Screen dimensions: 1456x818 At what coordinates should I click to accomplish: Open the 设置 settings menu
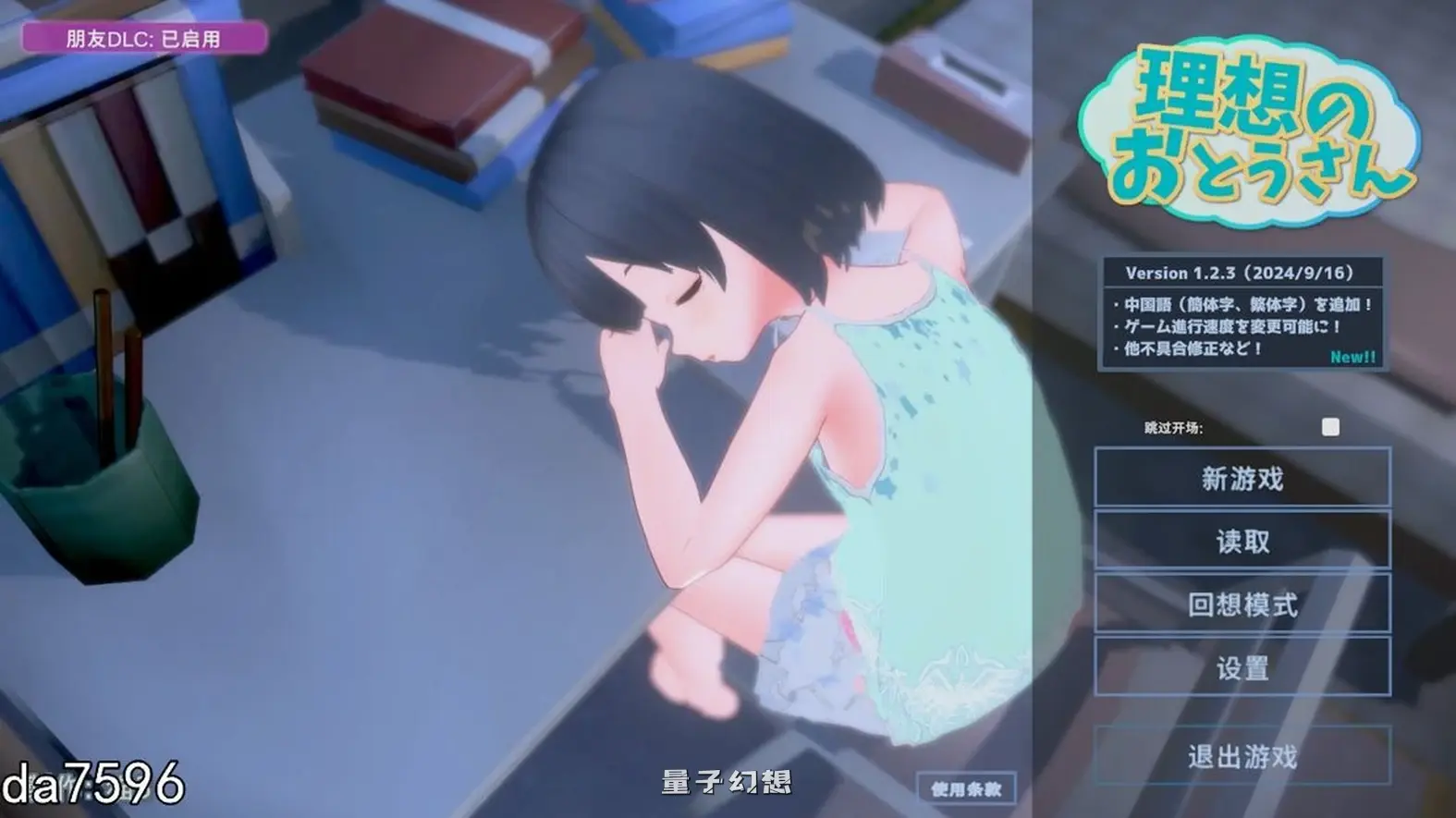tap(1241, 666)
